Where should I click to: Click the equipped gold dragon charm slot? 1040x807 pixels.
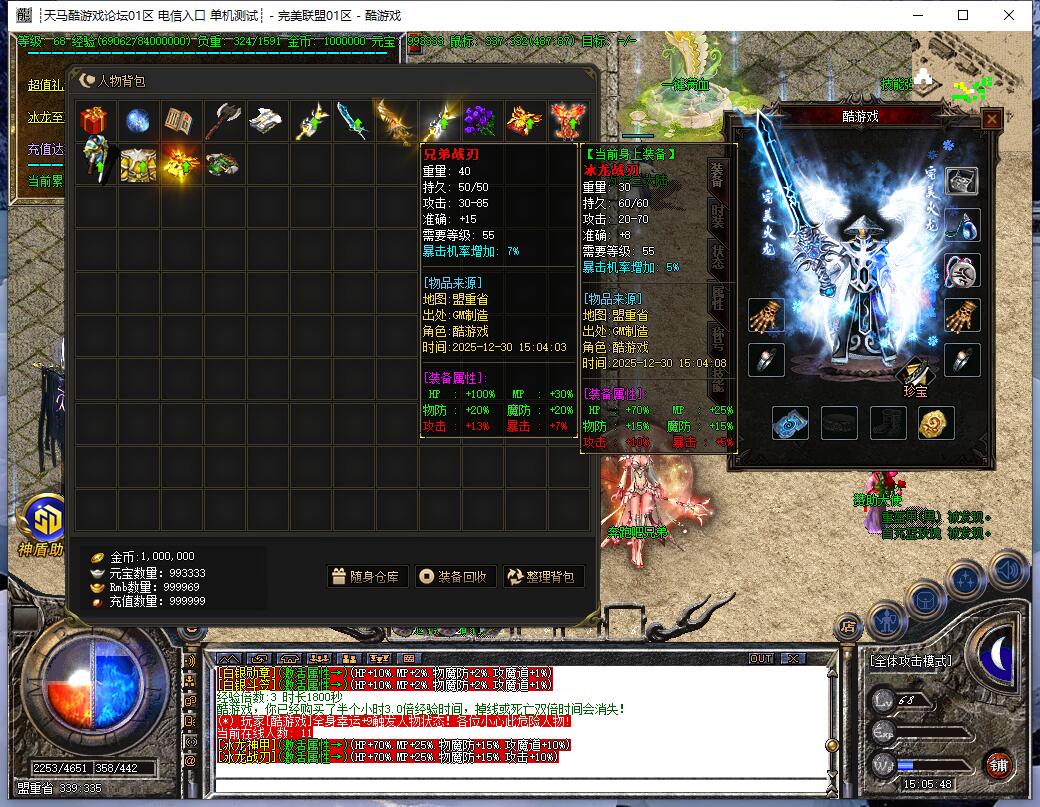coord(935,423)
